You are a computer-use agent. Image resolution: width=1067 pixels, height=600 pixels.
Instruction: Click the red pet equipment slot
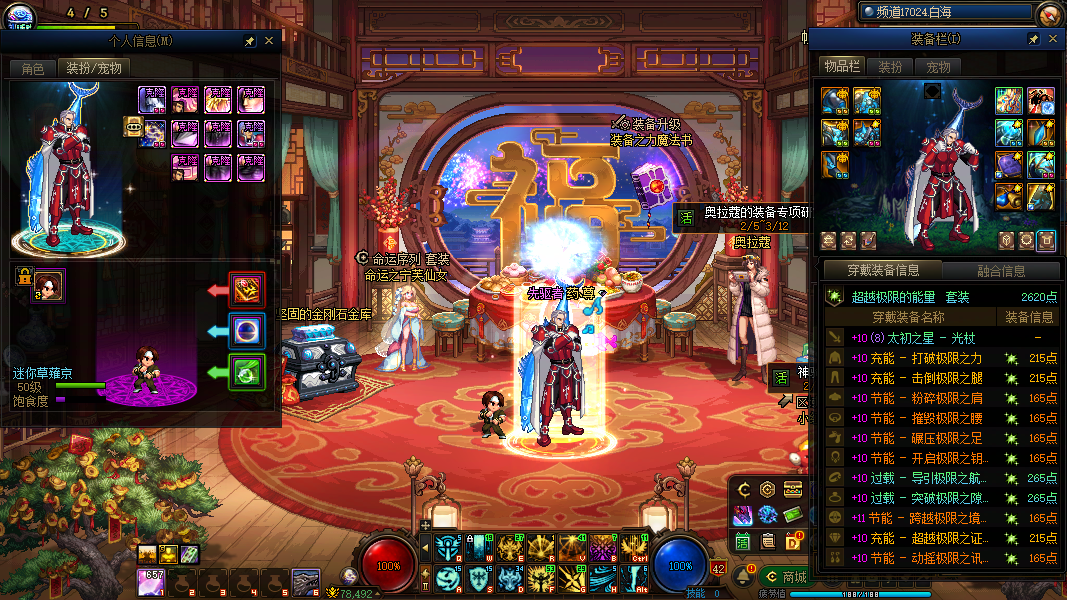pyautogui.click(x=246, y=289)
